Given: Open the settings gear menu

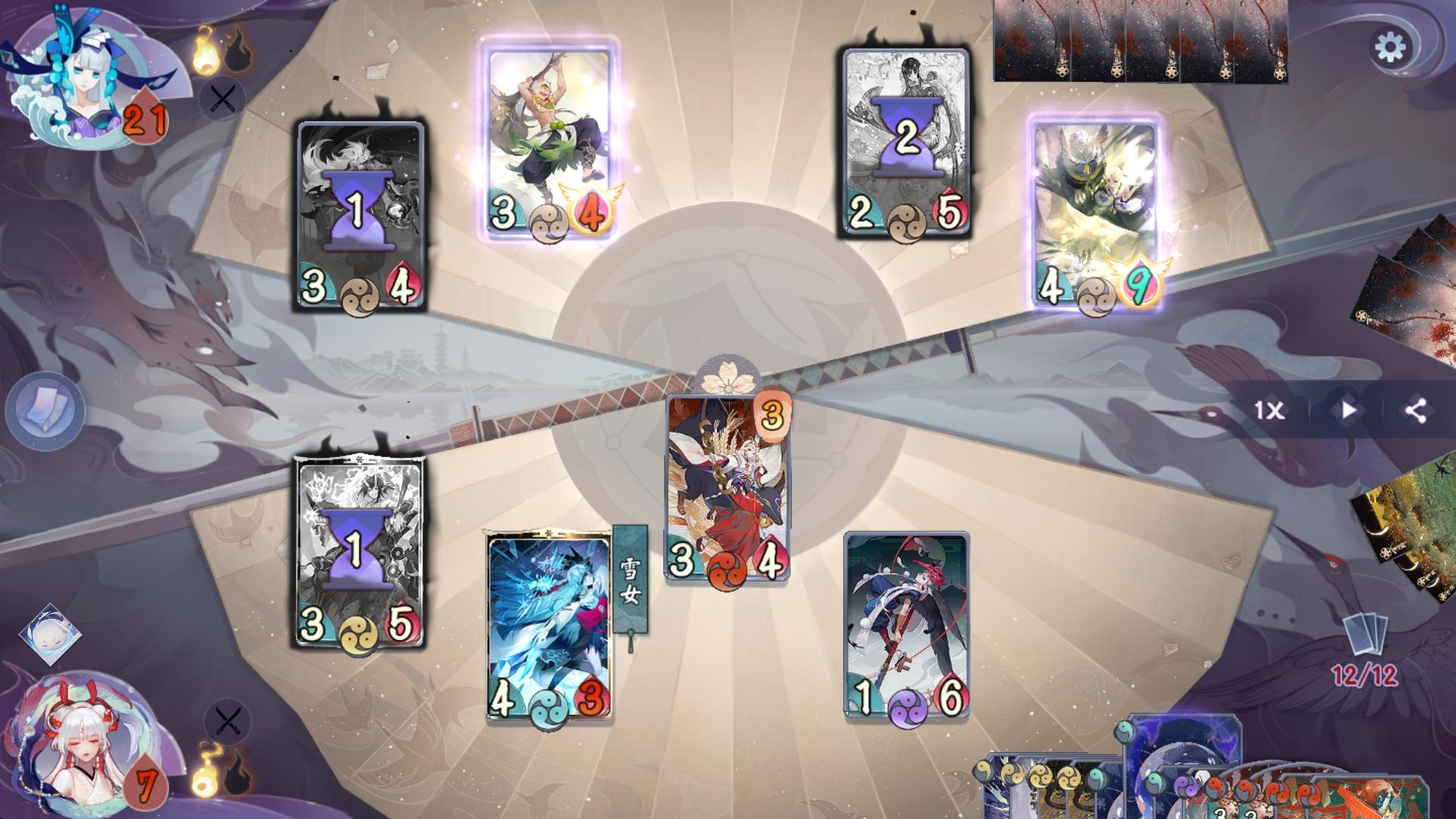Looking at the screenshot, I should 1390,46.
